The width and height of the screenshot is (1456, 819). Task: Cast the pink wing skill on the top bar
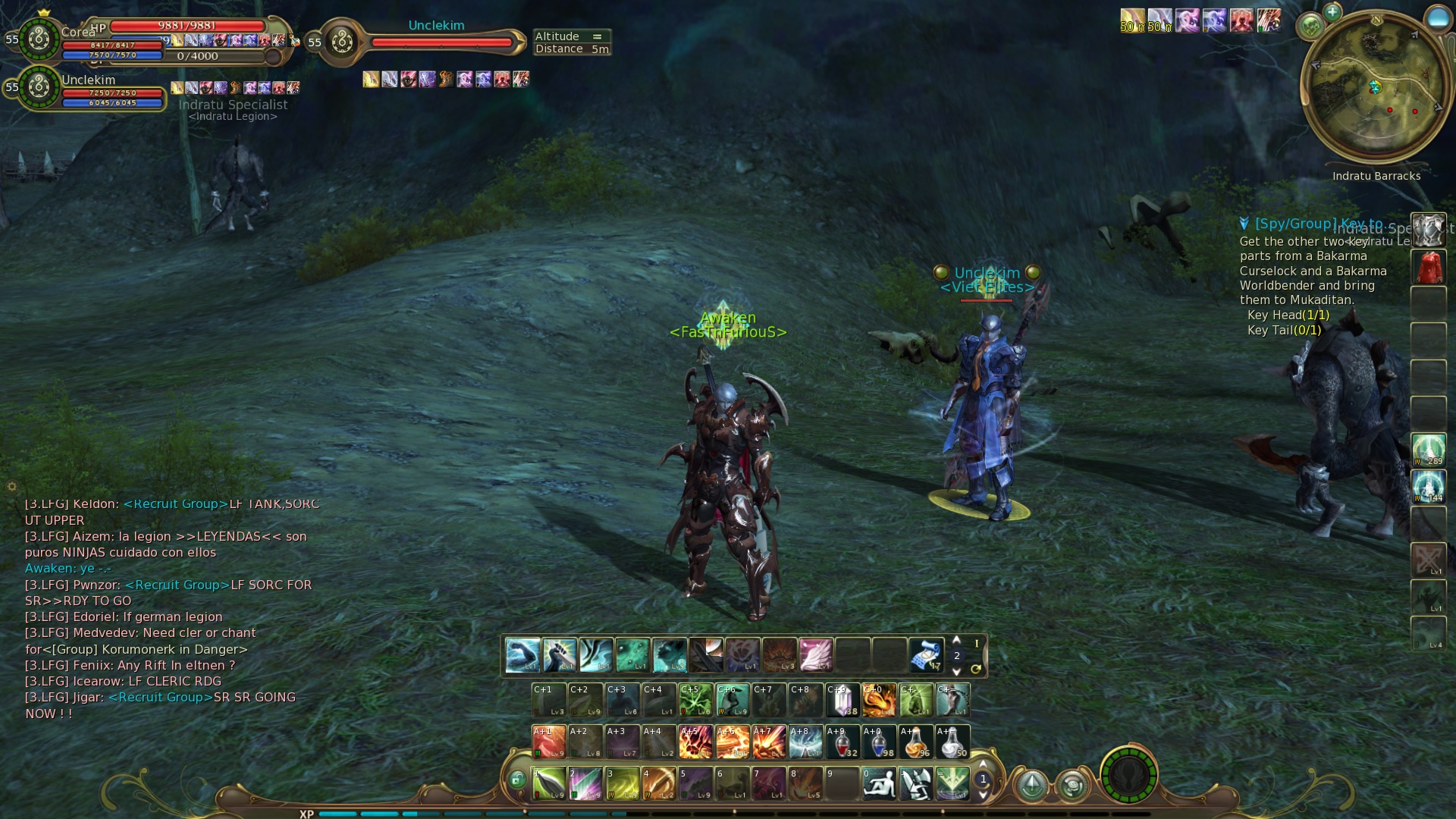tap(816, 655)
